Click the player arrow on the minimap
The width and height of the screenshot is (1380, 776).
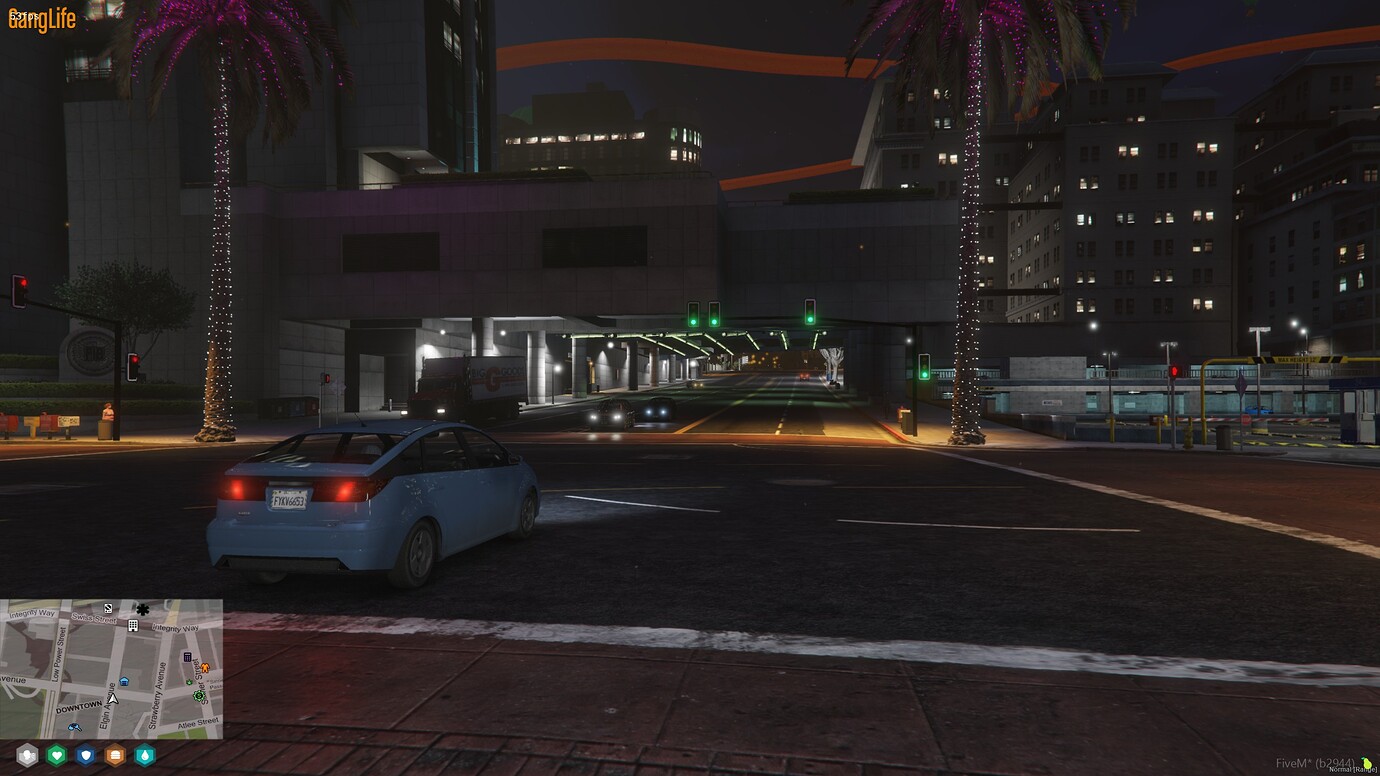114,700
